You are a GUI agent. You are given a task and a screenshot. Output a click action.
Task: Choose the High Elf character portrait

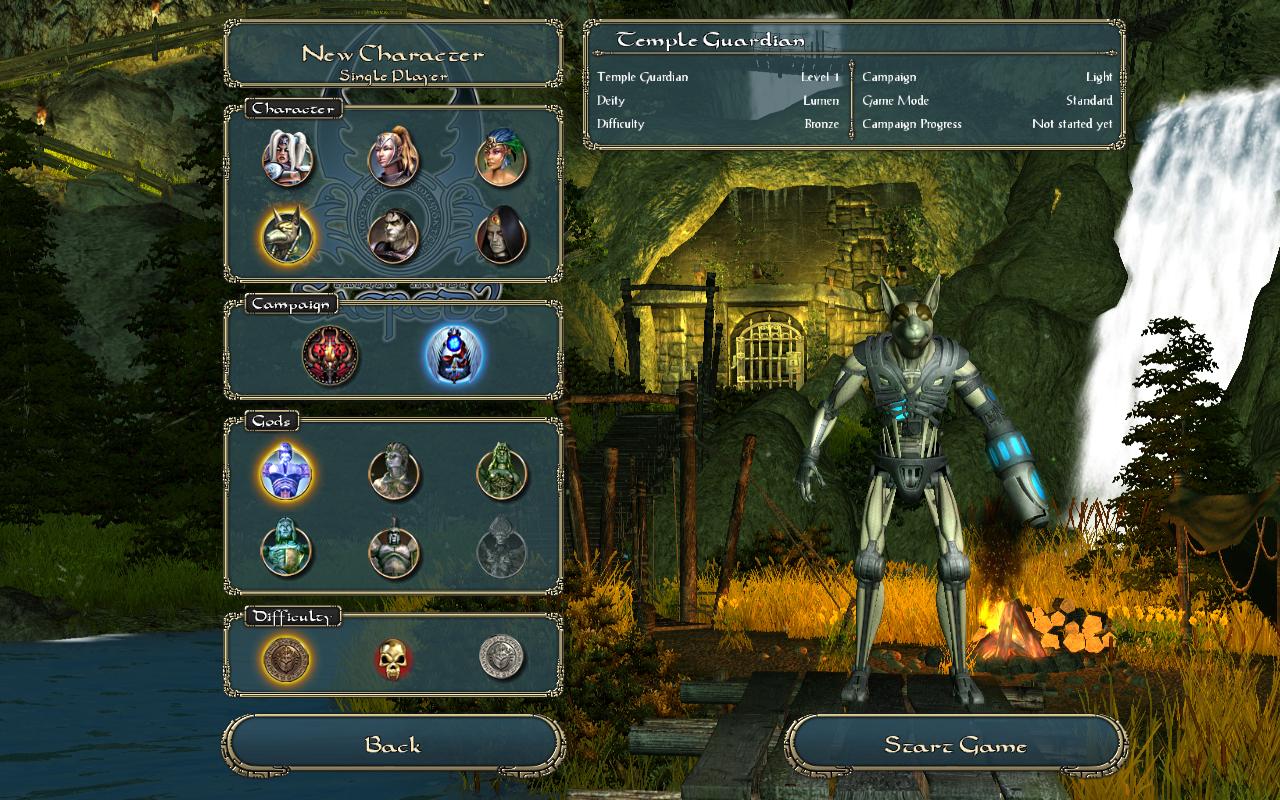click(x=393, y=154)
